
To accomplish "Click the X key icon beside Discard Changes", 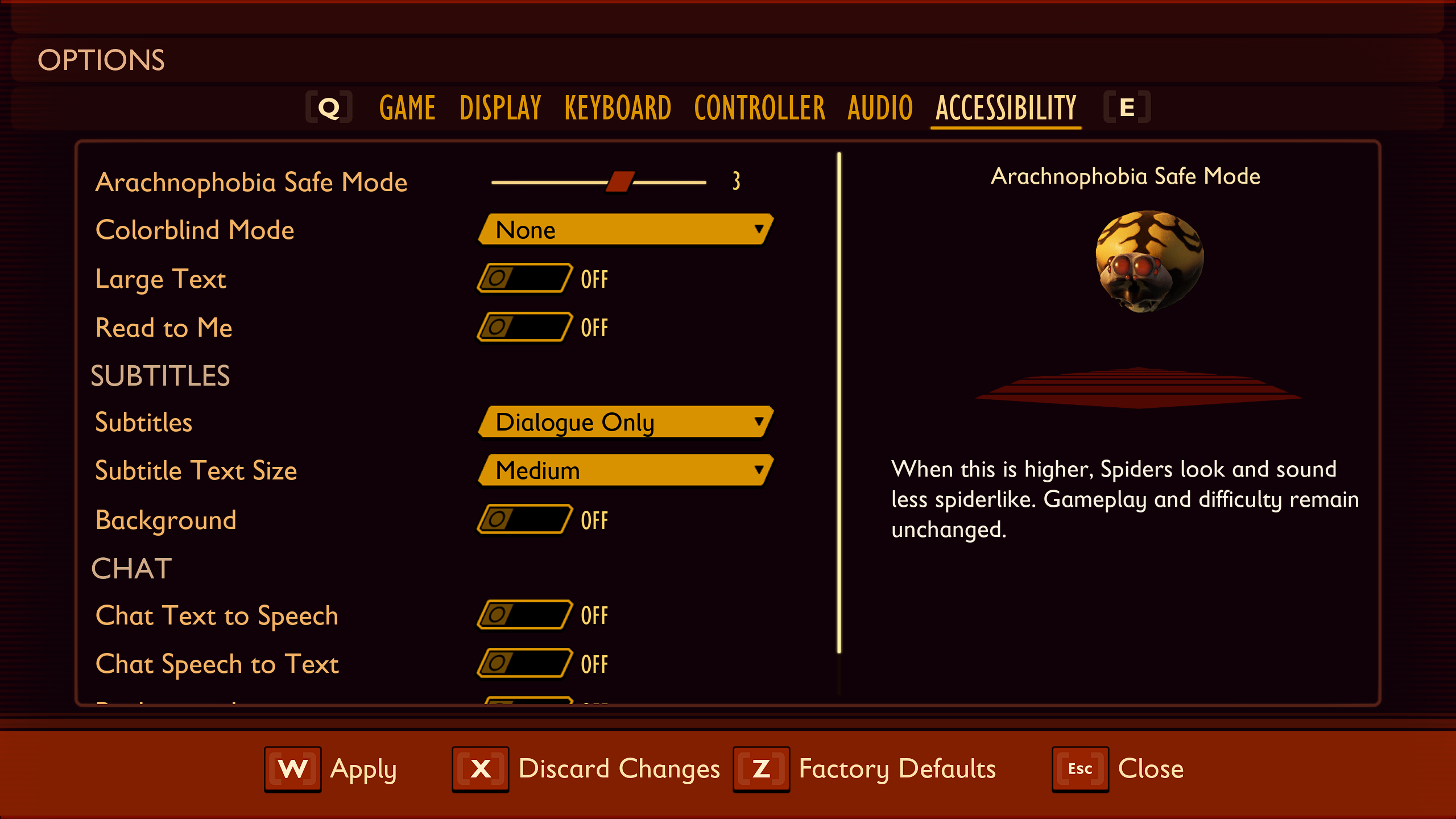I will pos(481,768).
